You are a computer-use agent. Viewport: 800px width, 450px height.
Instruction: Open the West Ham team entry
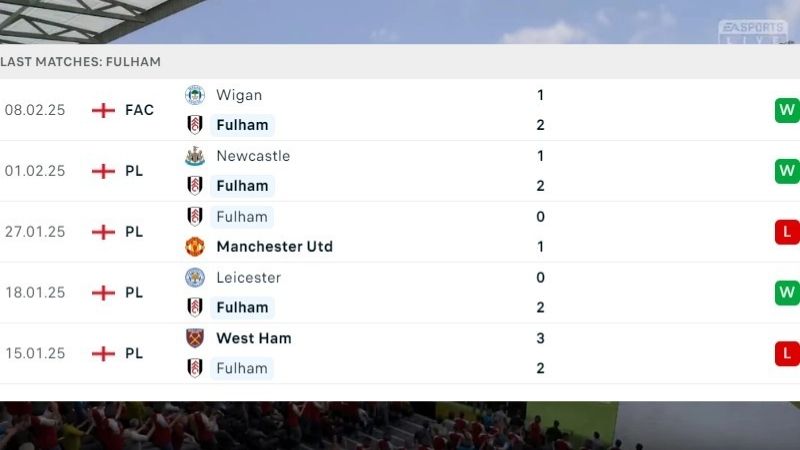click(253, 338)
